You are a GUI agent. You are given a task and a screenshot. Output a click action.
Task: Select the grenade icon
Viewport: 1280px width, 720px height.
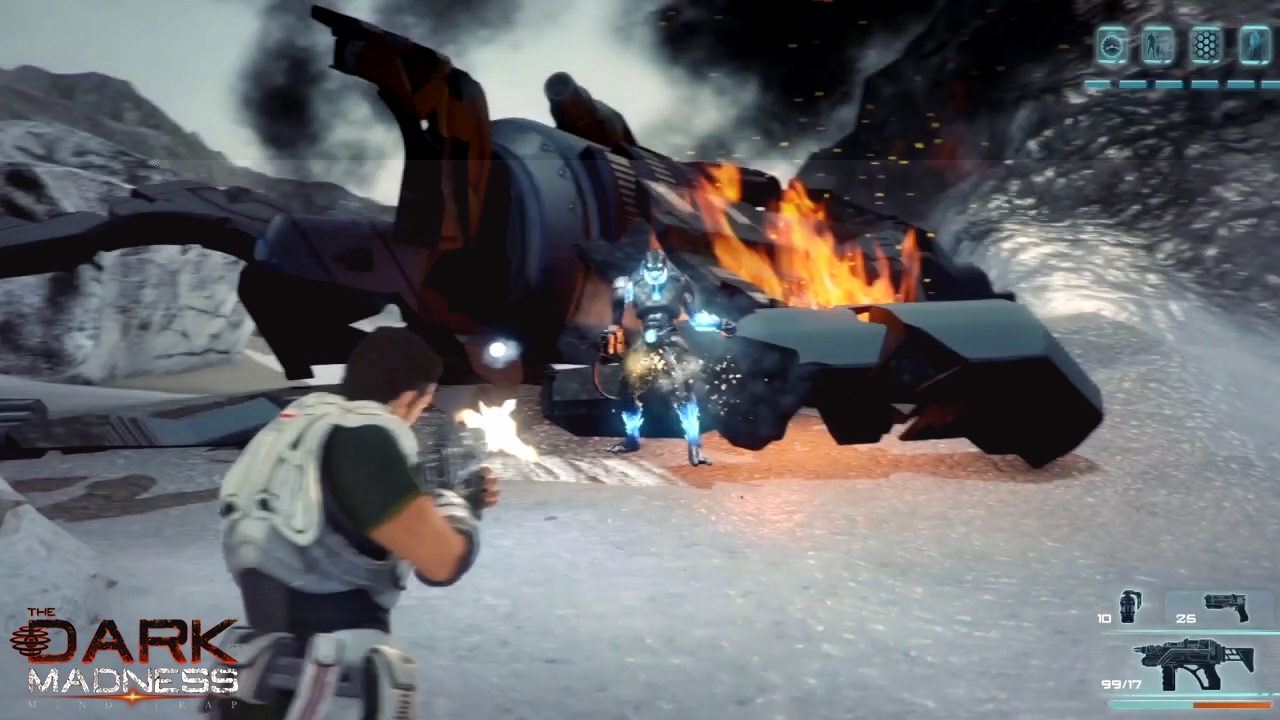pos(1130,607)
